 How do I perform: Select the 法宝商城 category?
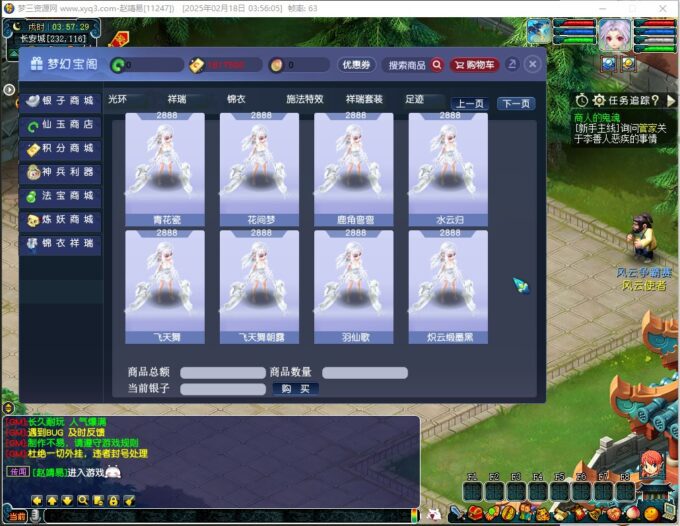point(60,196)
